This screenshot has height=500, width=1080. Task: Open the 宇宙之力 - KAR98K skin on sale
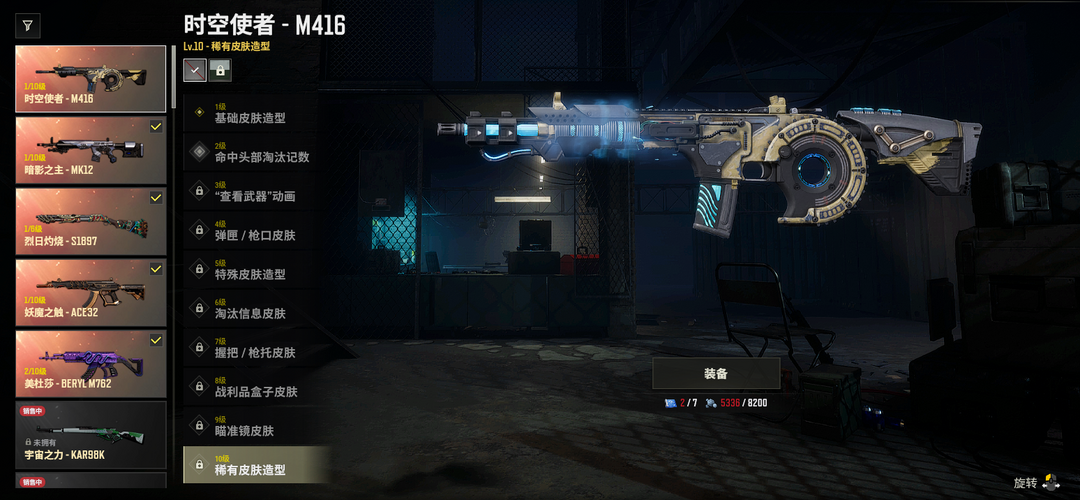[91, 434]
